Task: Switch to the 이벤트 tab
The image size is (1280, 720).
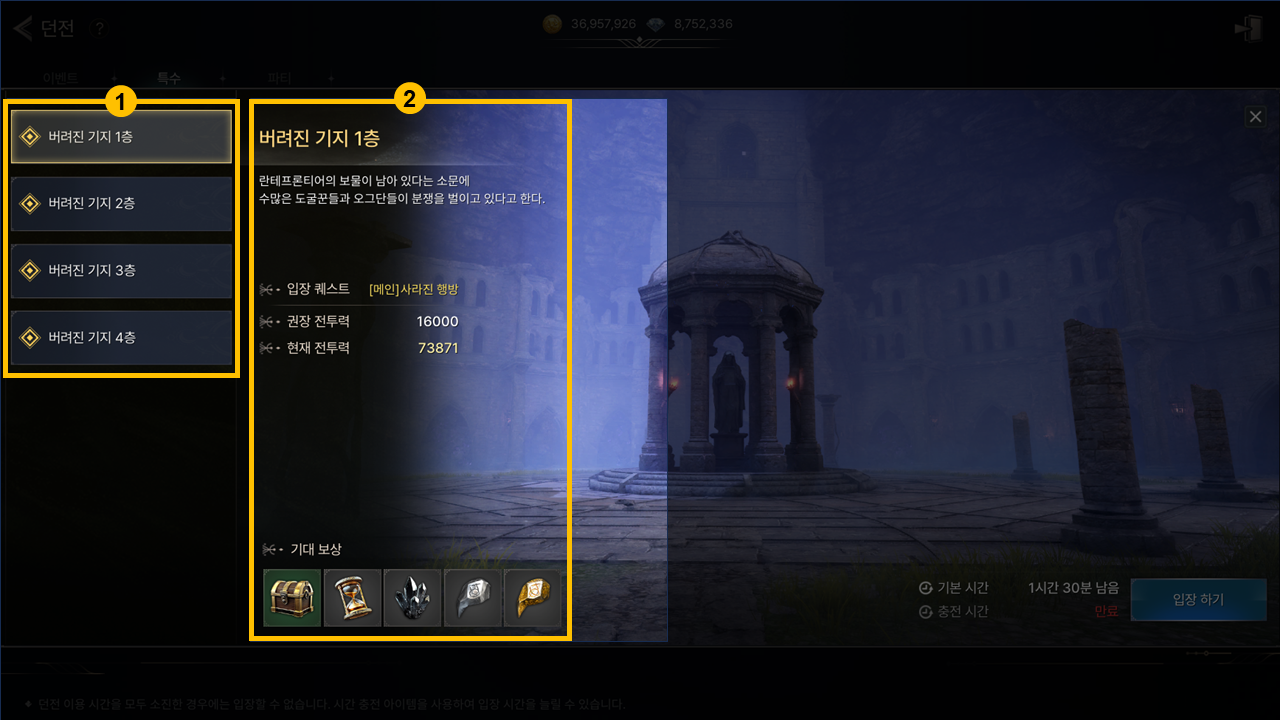Action: [x=61, y=78]
